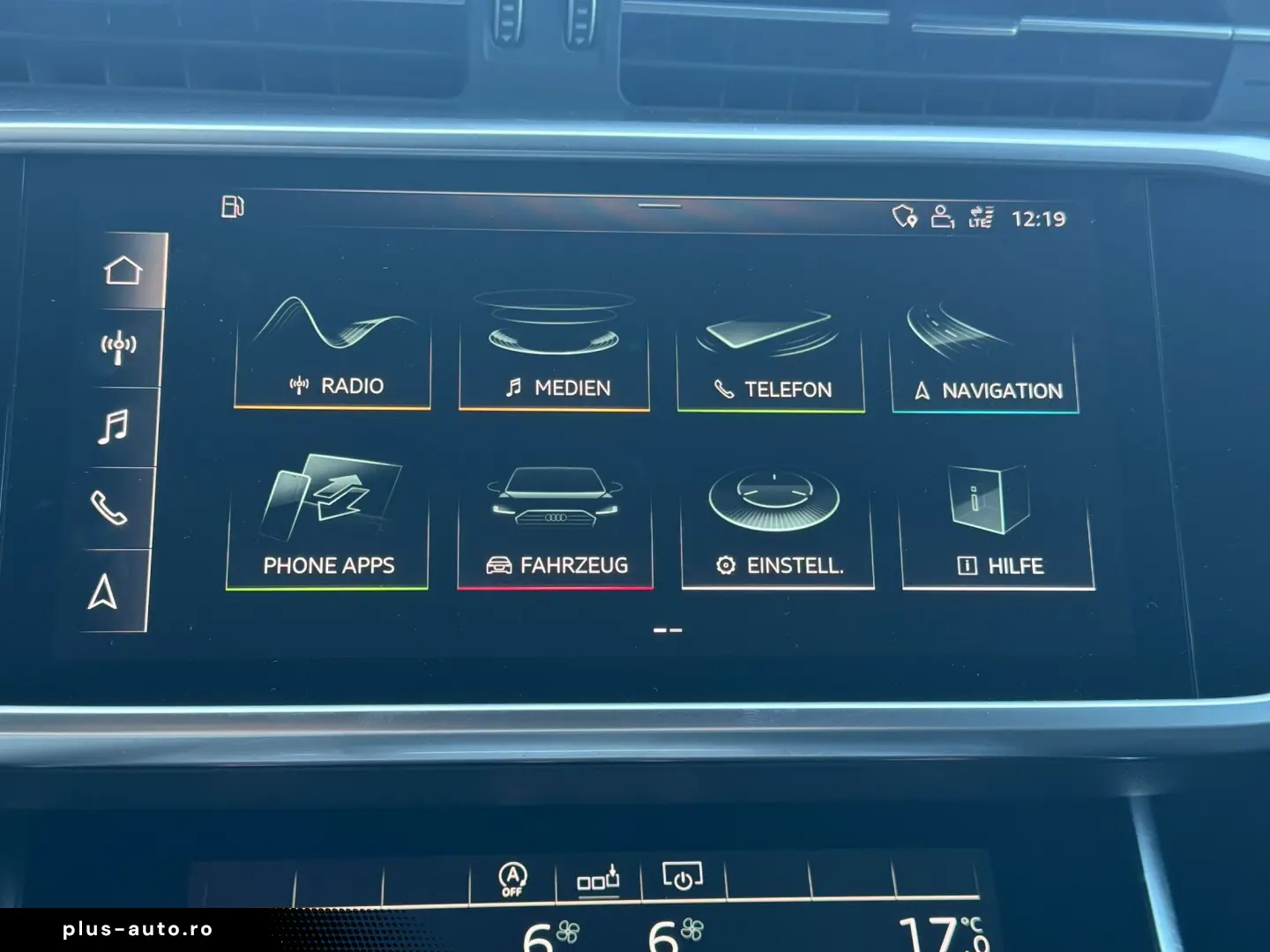Activate the navigation arrow sidebar shortcut
The image size is (1270, 952).
[x=103, y=591]
